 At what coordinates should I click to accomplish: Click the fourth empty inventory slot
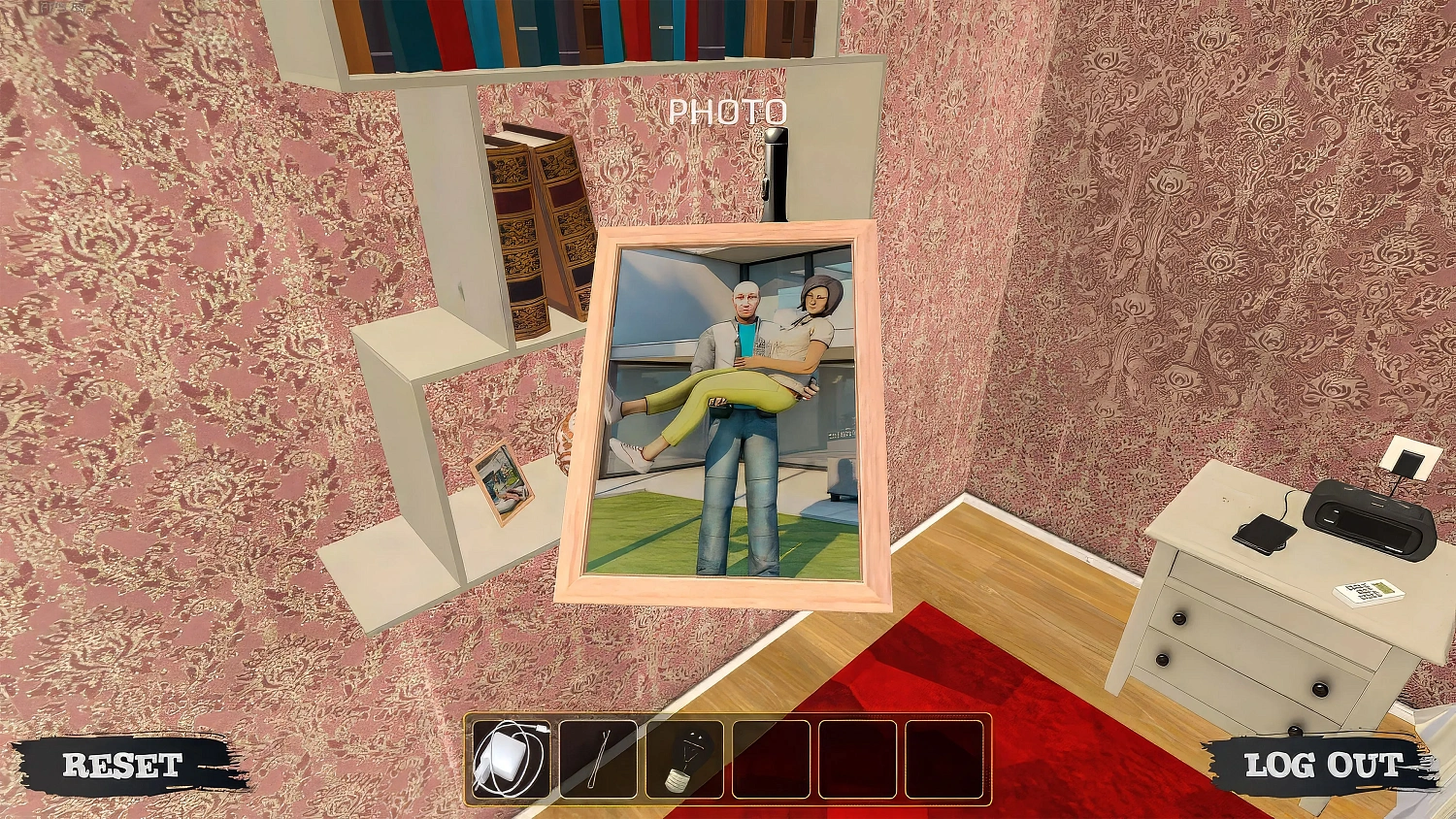[x=771, y=760]
